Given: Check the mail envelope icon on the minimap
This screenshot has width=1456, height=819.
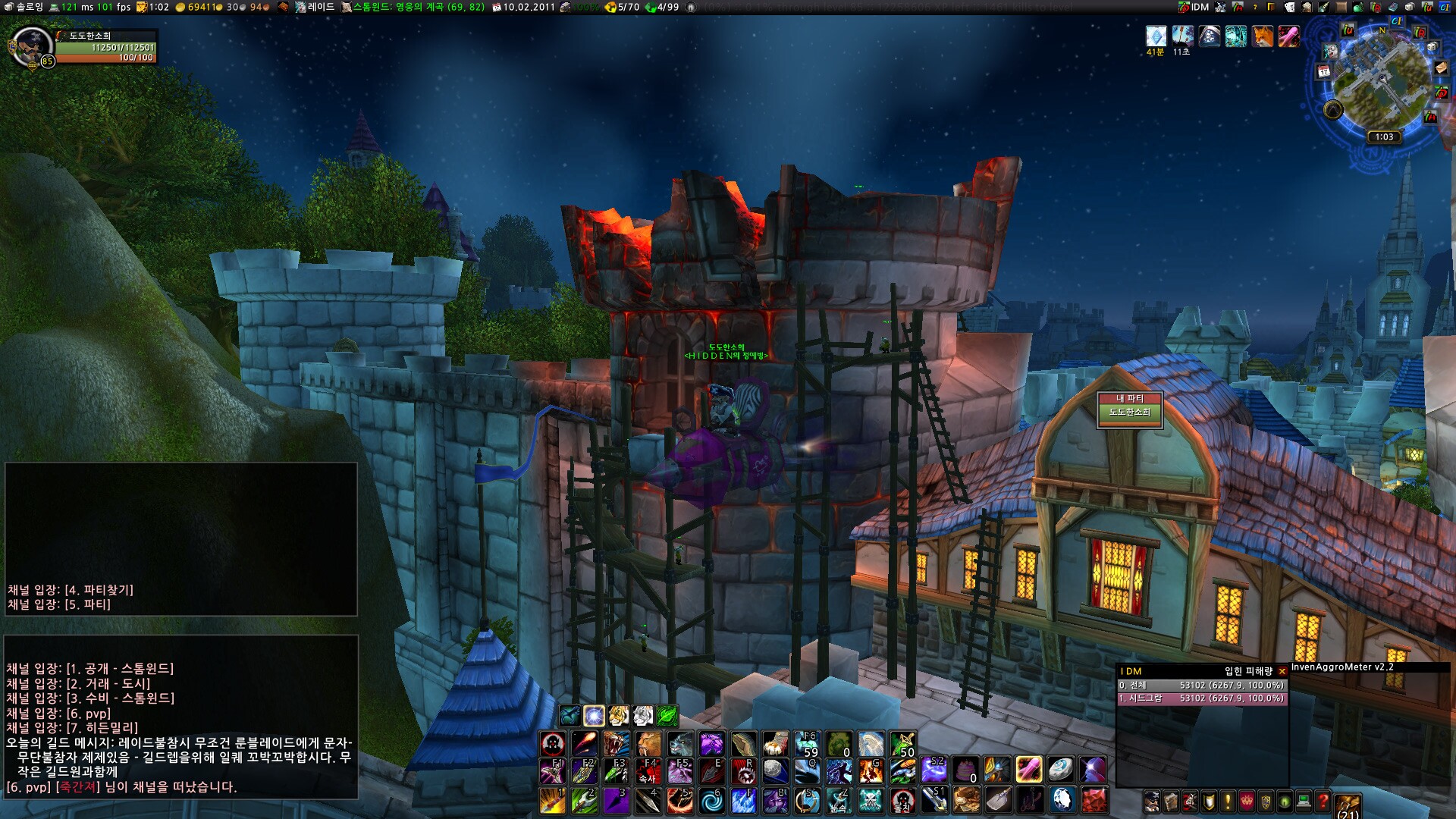Looking at the screenshot, I should tap(1441, 68).
